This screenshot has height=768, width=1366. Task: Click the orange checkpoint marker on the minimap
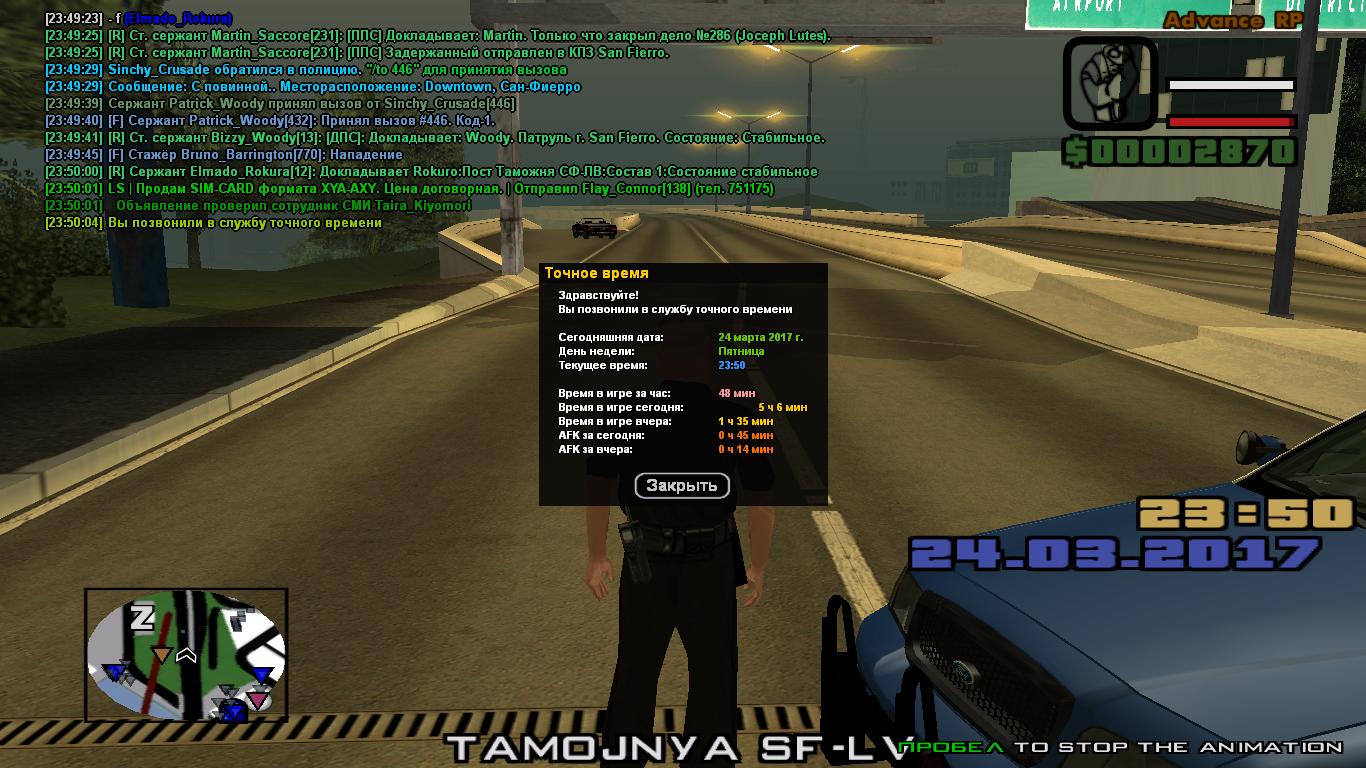[x=162, y=653]
